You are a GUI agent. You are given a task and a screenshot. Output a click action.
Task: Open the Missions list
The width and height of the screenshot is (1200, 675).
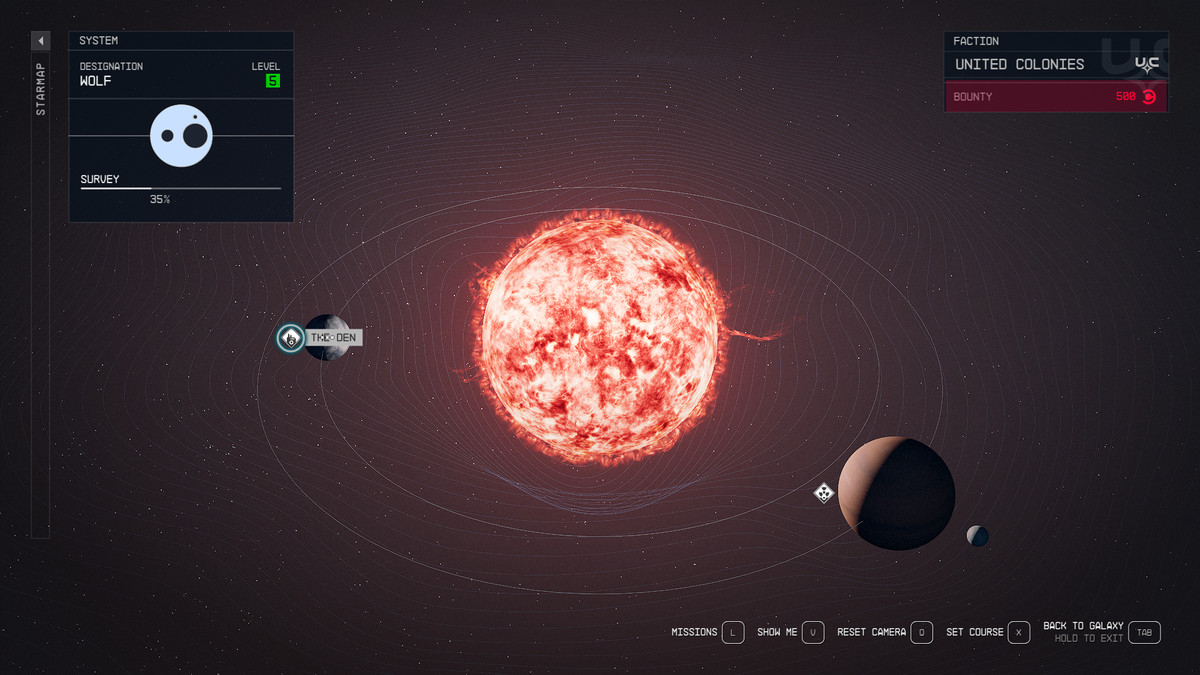coord(733,632)
